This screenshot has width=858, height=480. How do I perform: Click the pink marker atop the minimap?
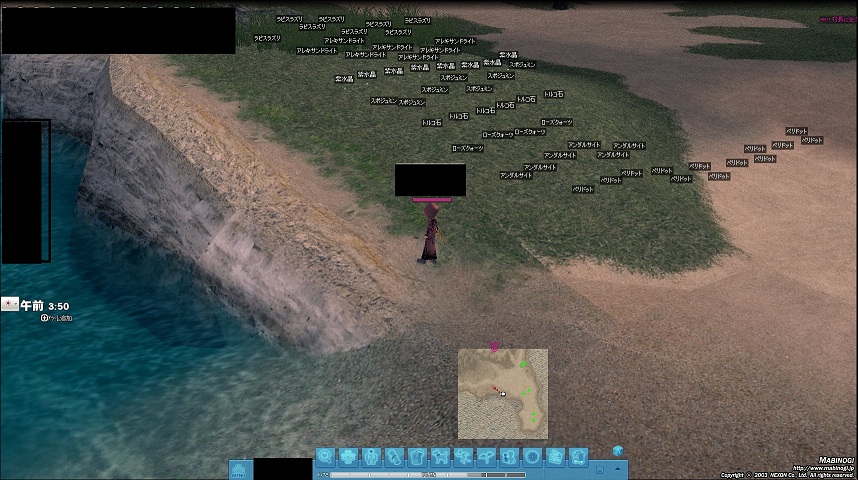click(494, 346)
